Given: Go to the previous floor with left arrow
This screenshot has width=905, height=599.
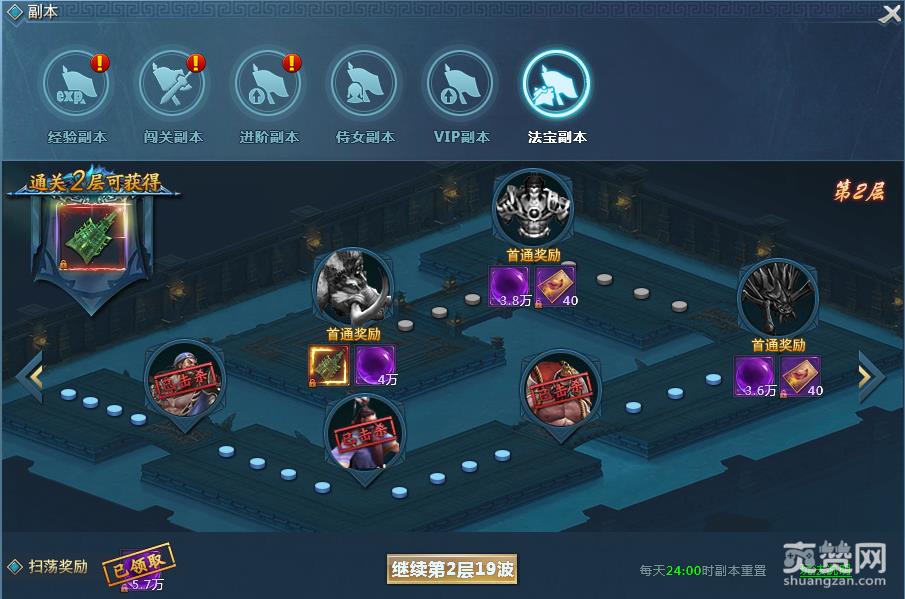Looking at the screenshot, I should tap(30, 376).
